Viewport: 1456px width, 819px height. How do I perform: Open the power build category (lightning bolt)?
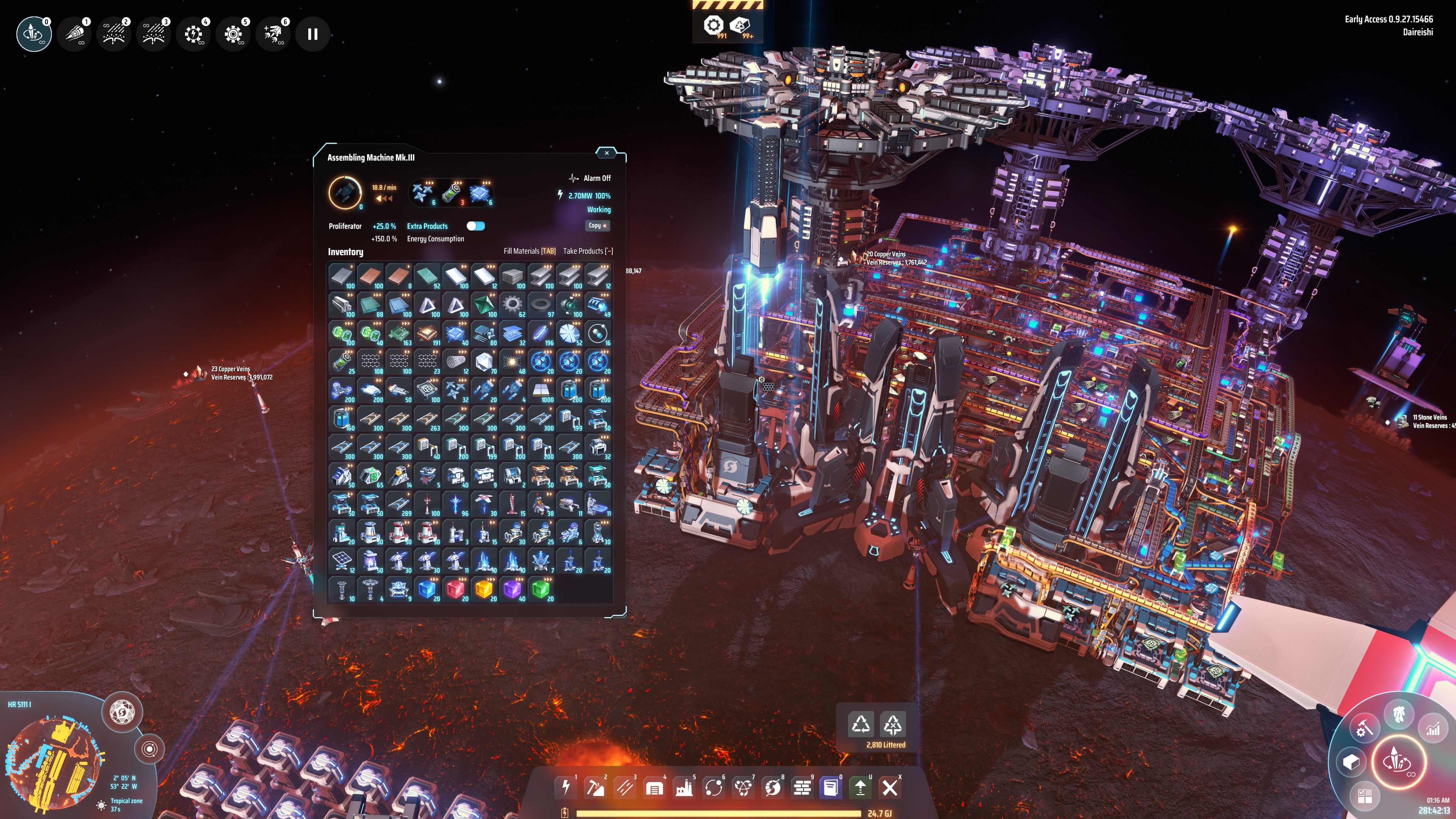566,787
